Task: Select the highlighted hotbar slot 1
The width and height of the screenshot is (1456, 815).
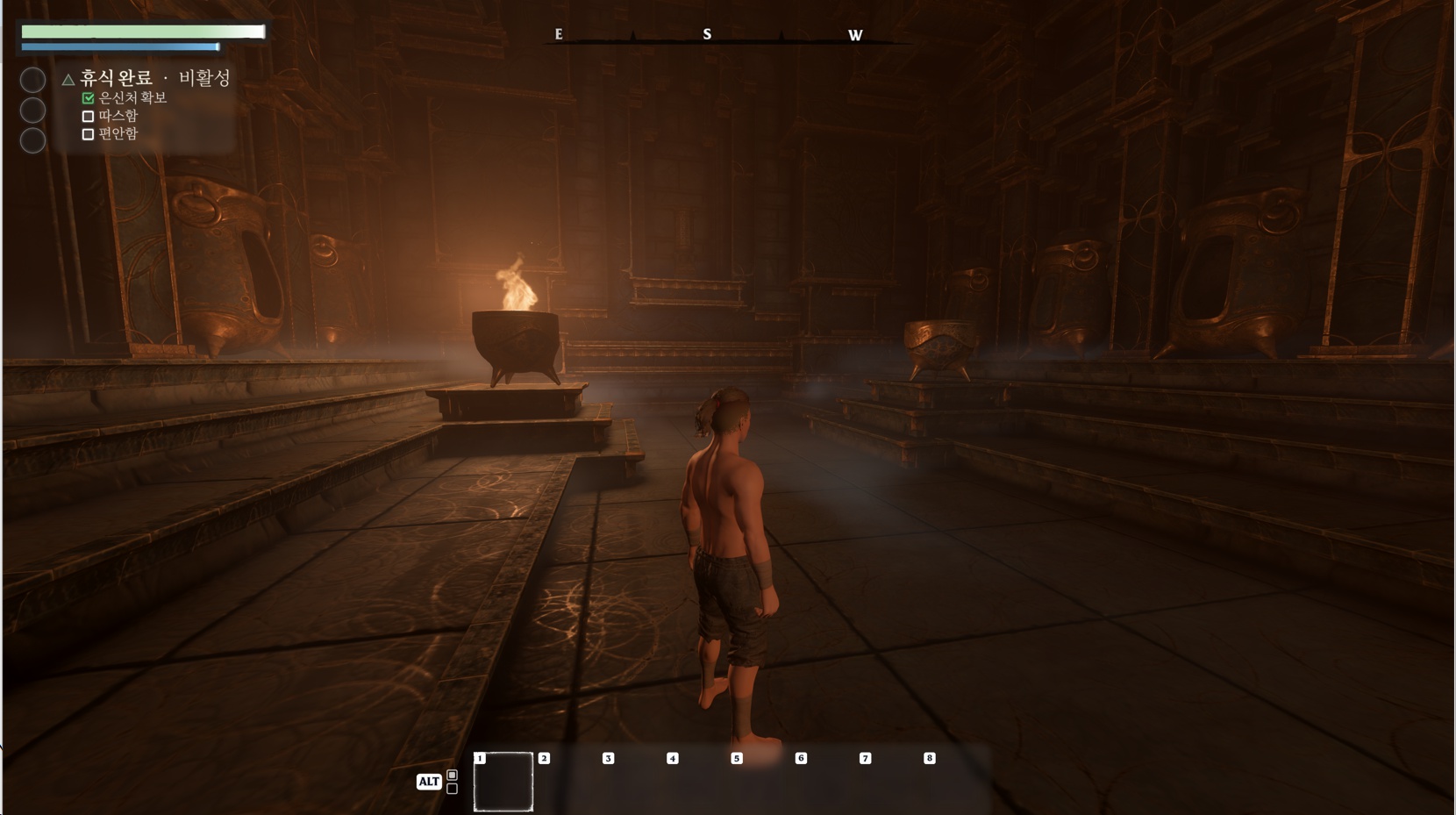Action: [503, 782]
